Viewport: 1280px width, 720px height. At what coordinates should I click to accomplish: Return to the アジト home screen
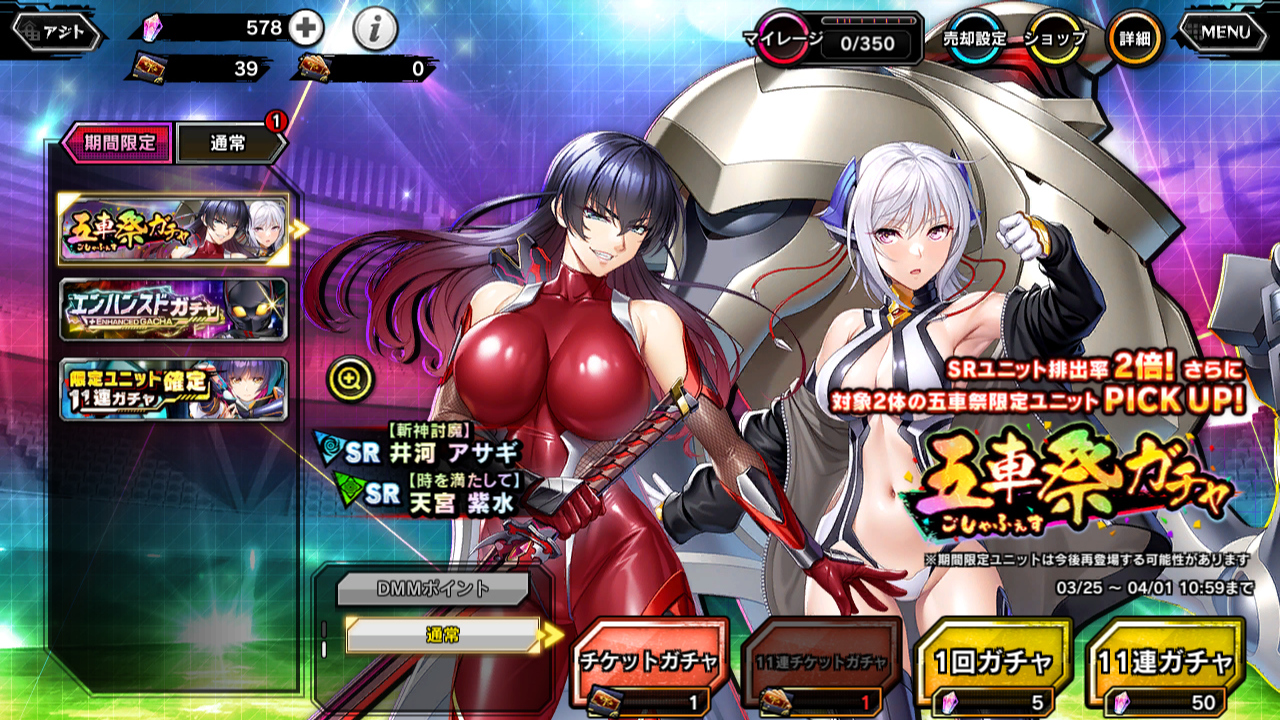coord(58,32)
